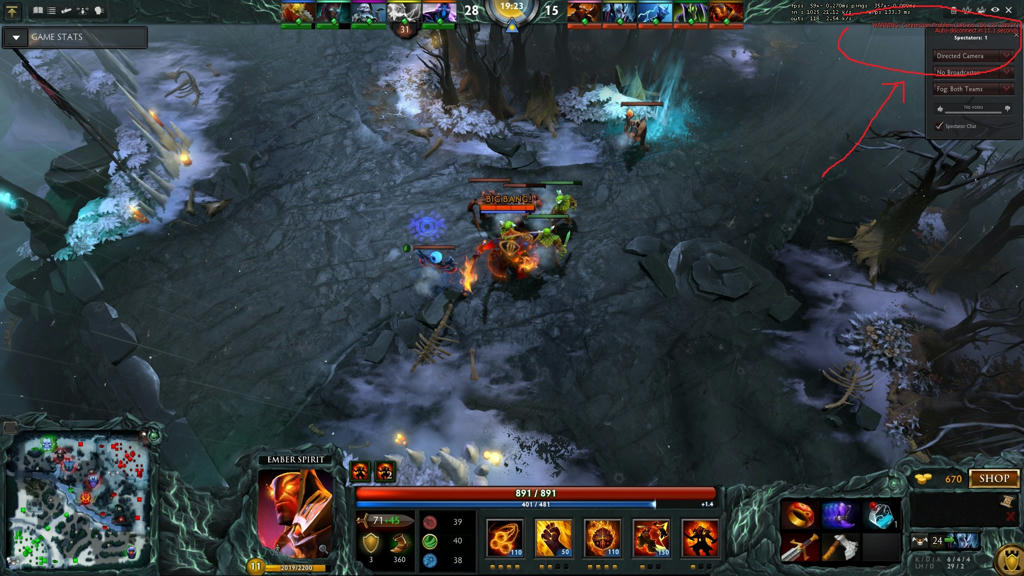Open the Directed Camera dropdown
This screenshot has height=576, width=1024.
[x=972, y=56]
